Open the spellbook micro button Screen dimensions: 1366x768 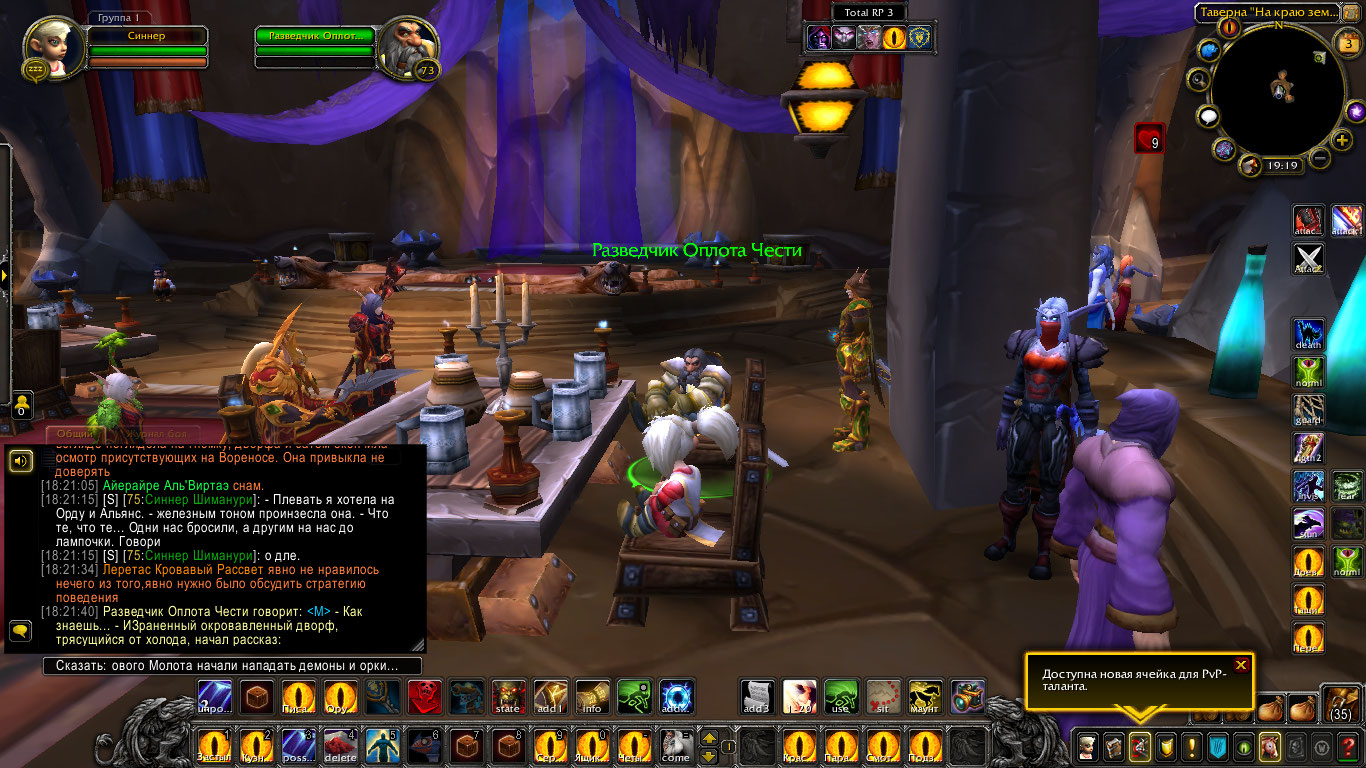coord(1111,746)
